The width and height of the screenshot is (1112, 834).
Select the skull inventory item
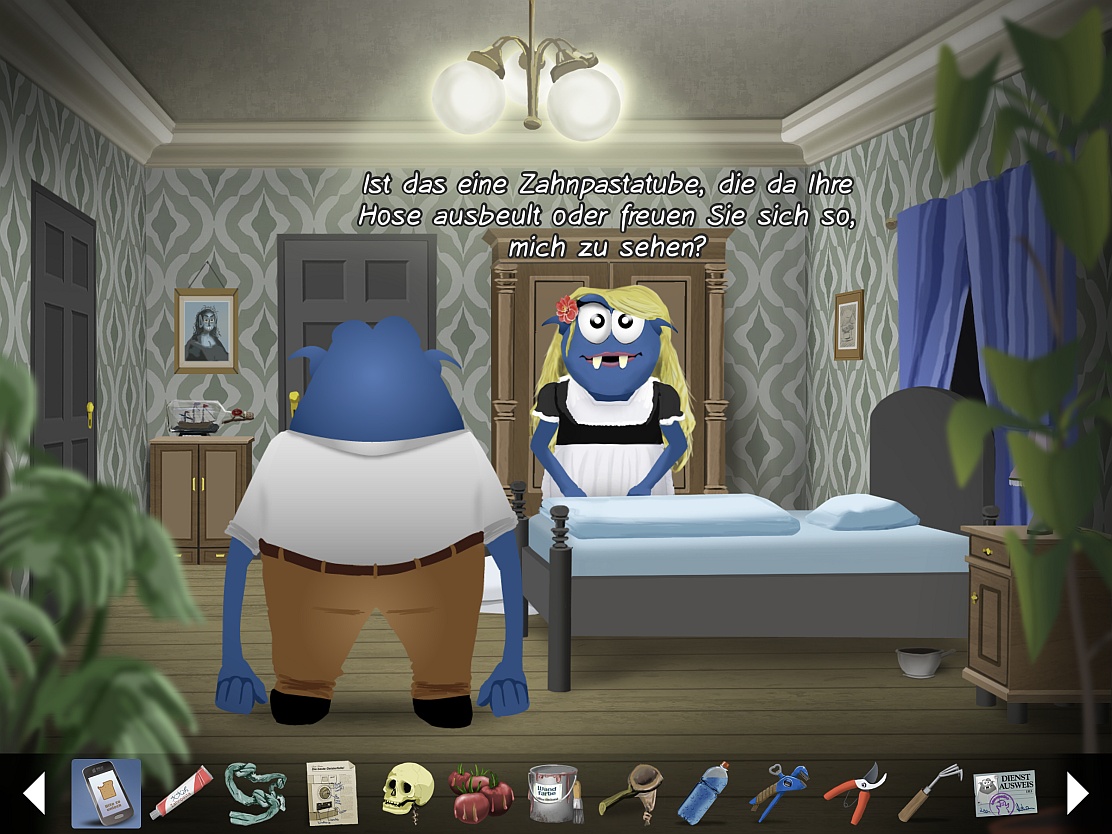point(406,793)
